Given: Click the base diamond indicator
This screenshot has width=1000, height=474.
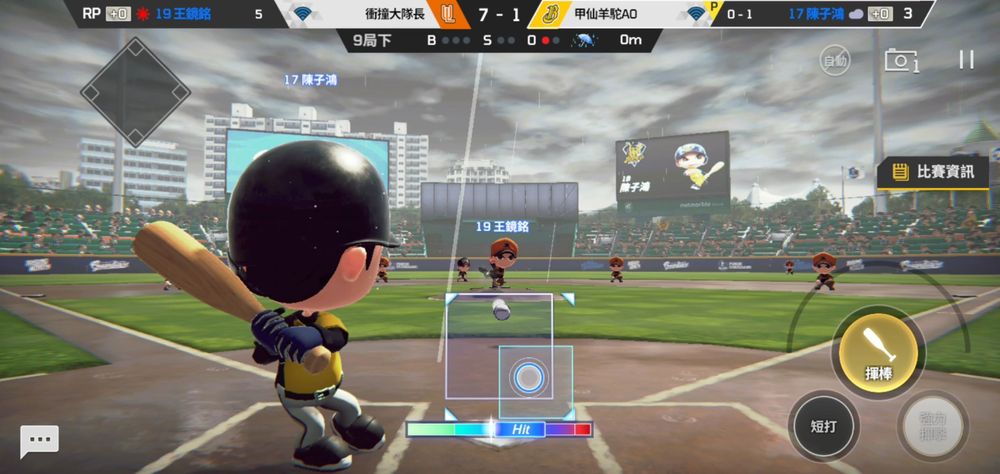Looking at the screenshot, I should [135, 92].
